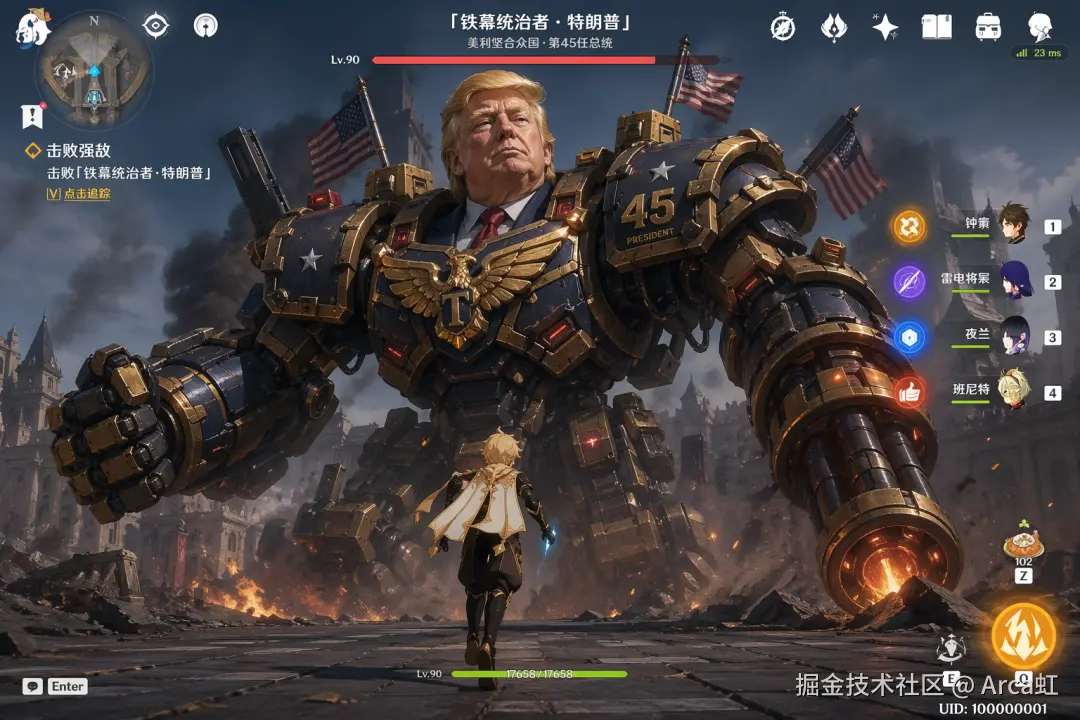This screenshot has width=1080, height=720.
Task: Open the compass icon in the top bar
Action: [x=783, y=27]
